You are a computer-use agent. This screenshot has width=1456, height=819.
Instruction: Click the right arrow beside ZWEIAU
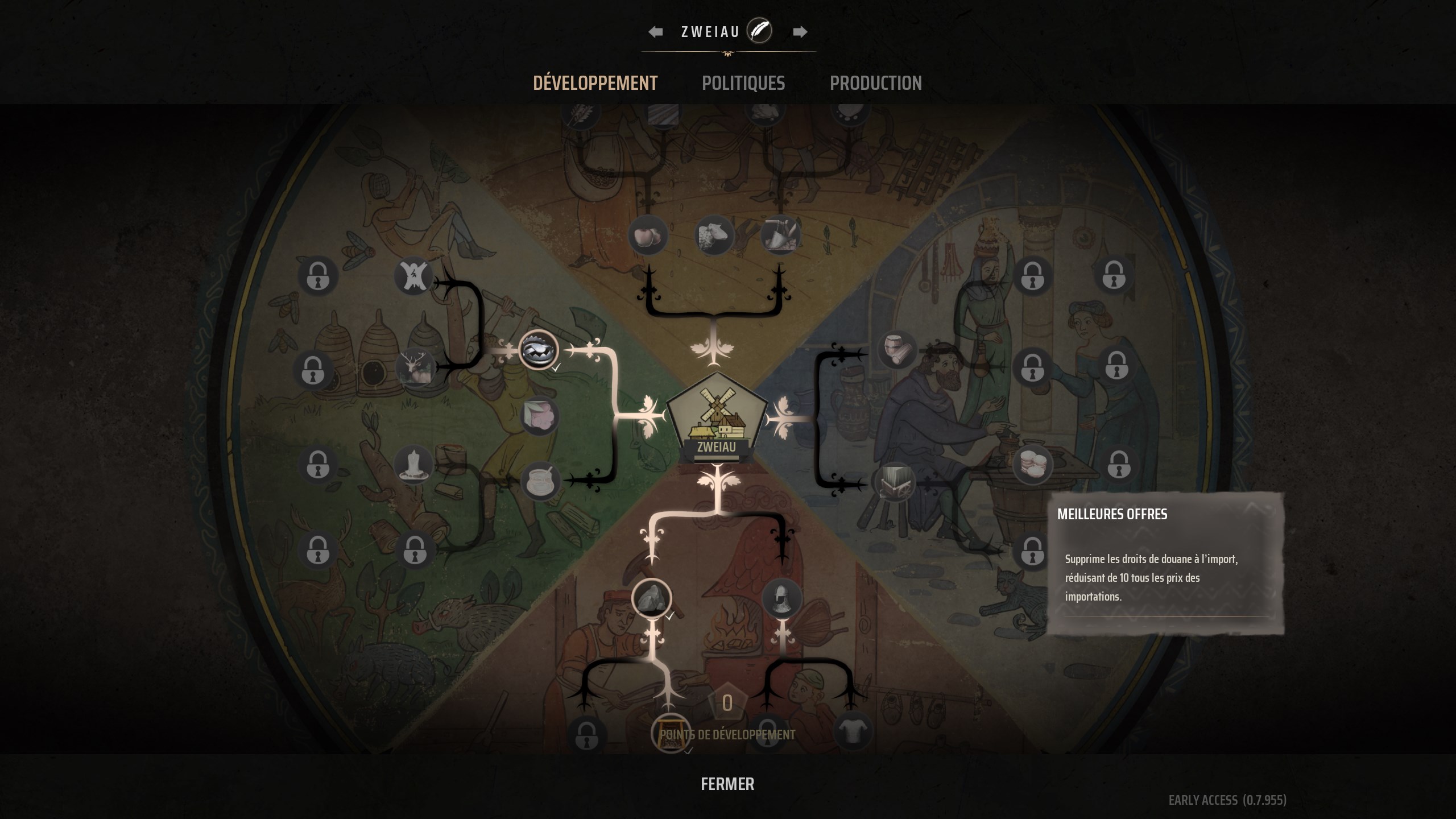pos(800,31)
